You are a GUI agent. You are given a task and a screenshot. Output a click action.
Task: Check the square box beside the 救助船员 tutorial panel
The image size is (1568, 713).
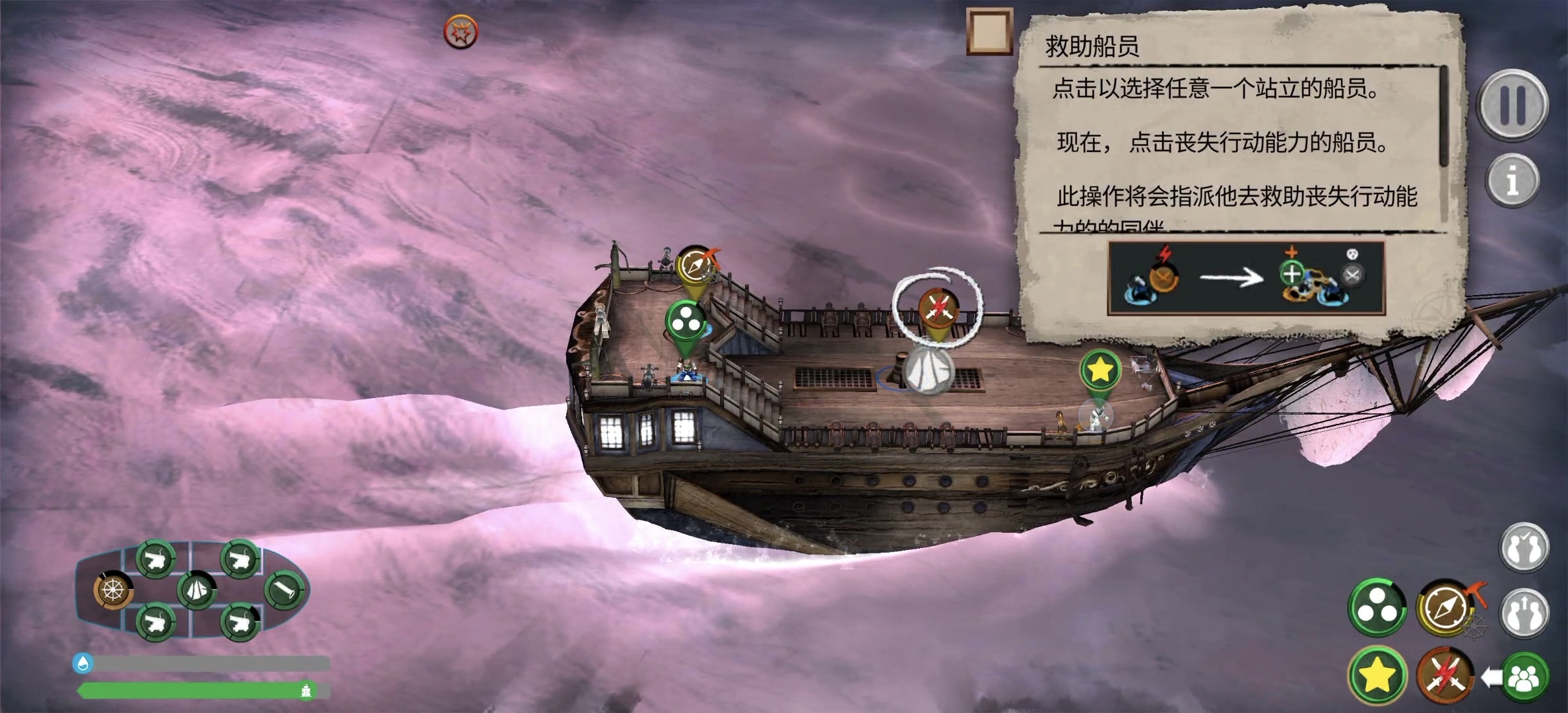(989, 33)
